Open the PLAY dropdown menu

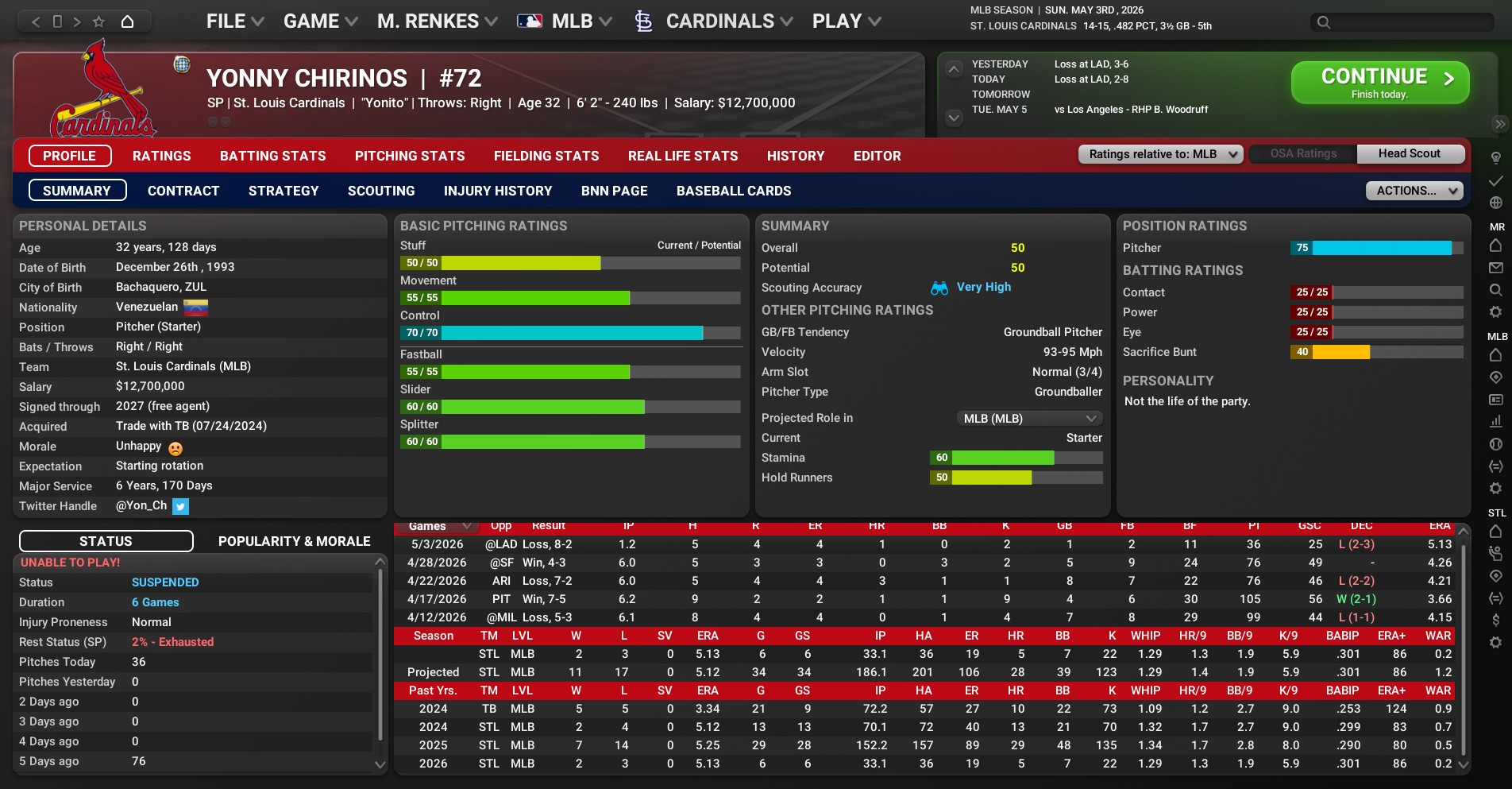(x=846, y=21)
